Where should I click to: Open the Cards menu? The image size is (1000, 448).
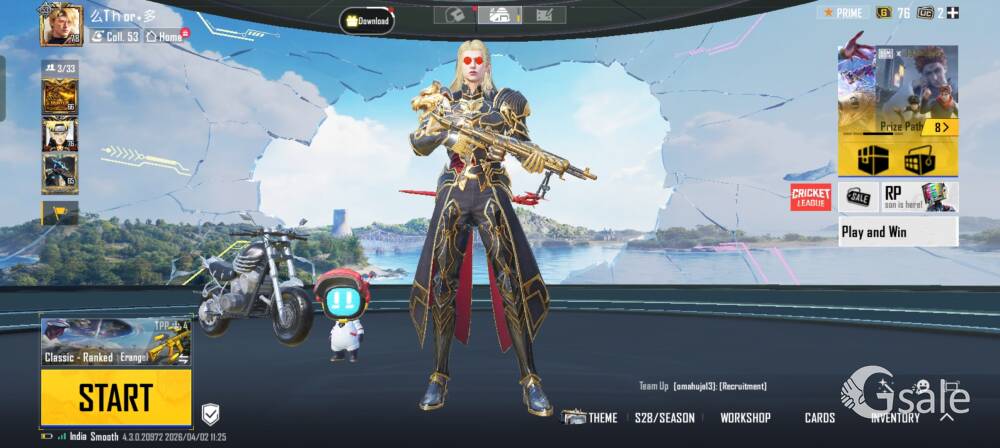click(x=820, y=418)
